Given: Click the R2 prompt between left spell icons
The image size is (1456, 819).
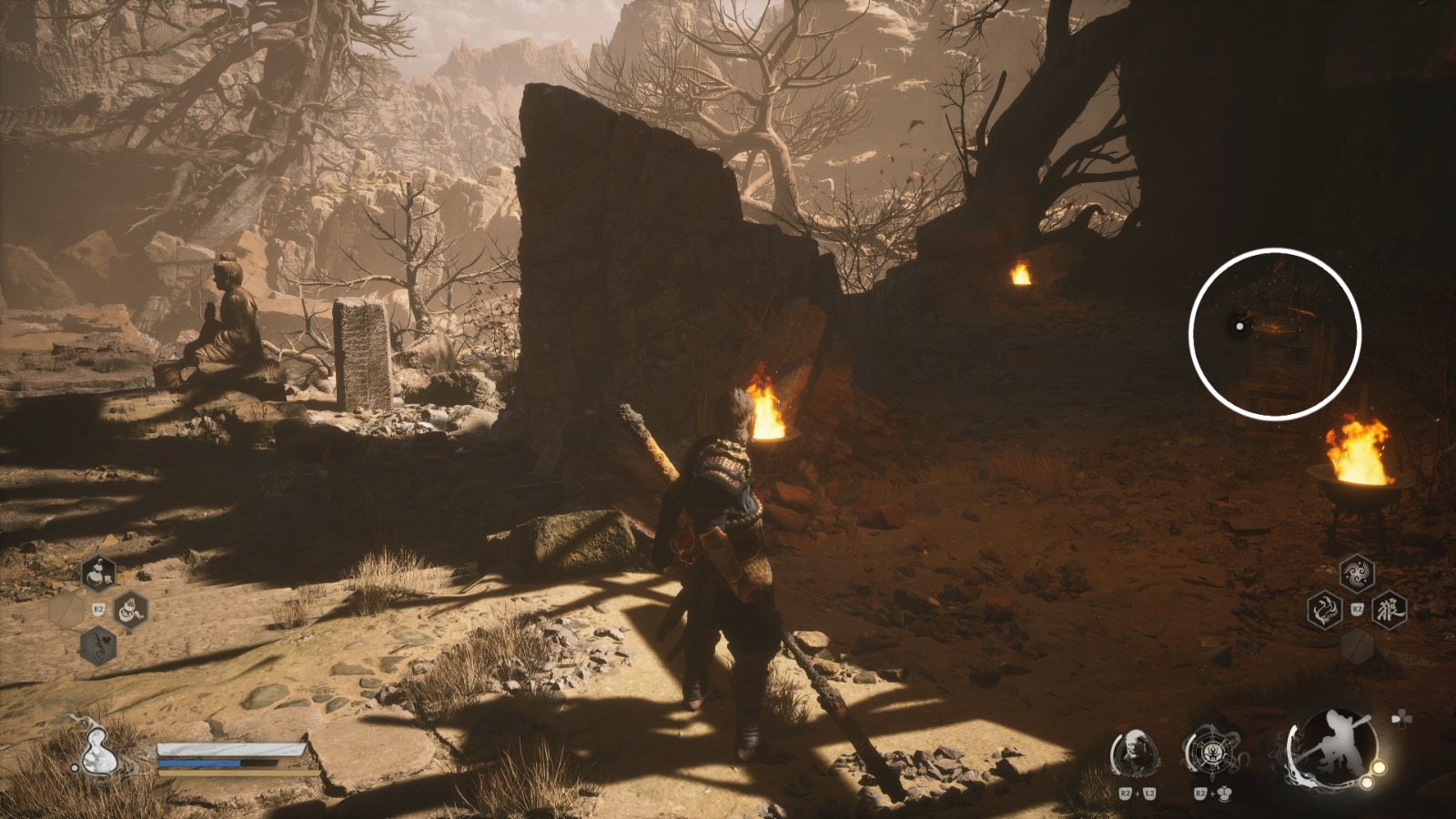Looking at the screenshot, I should (97, 608).
